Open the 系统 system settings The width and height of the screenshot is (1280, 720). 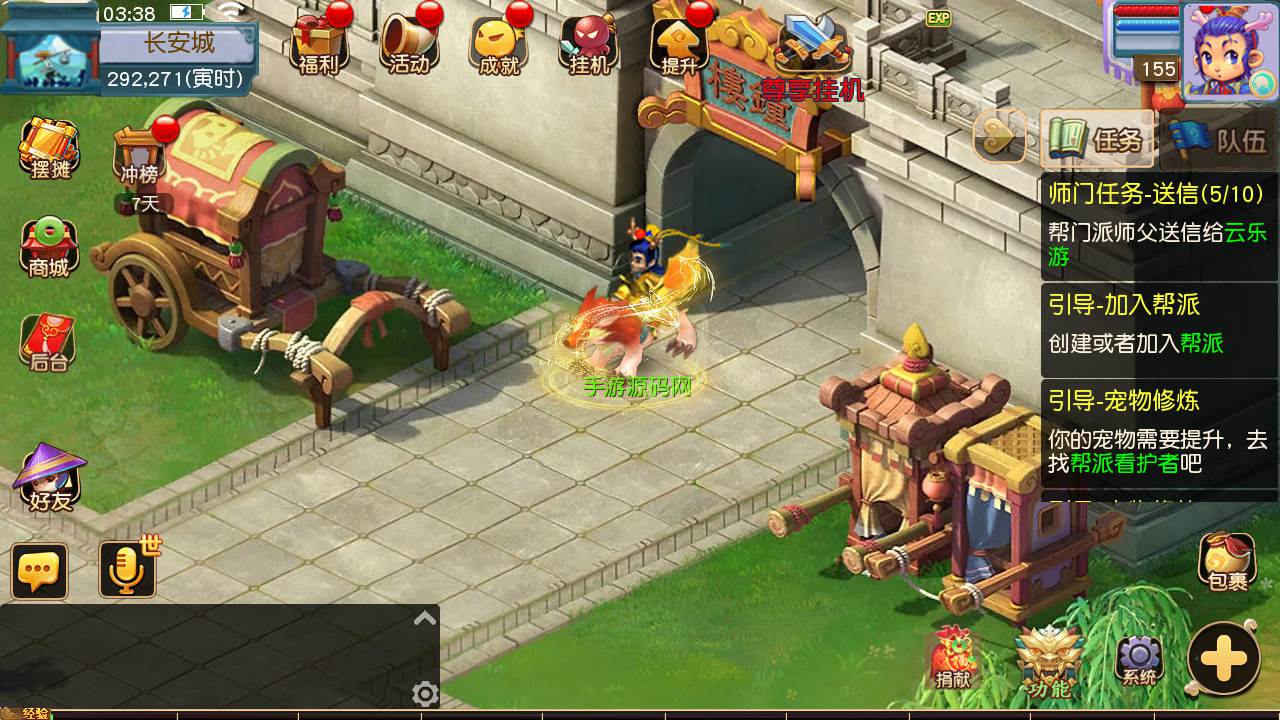(x=1139, y=660)
